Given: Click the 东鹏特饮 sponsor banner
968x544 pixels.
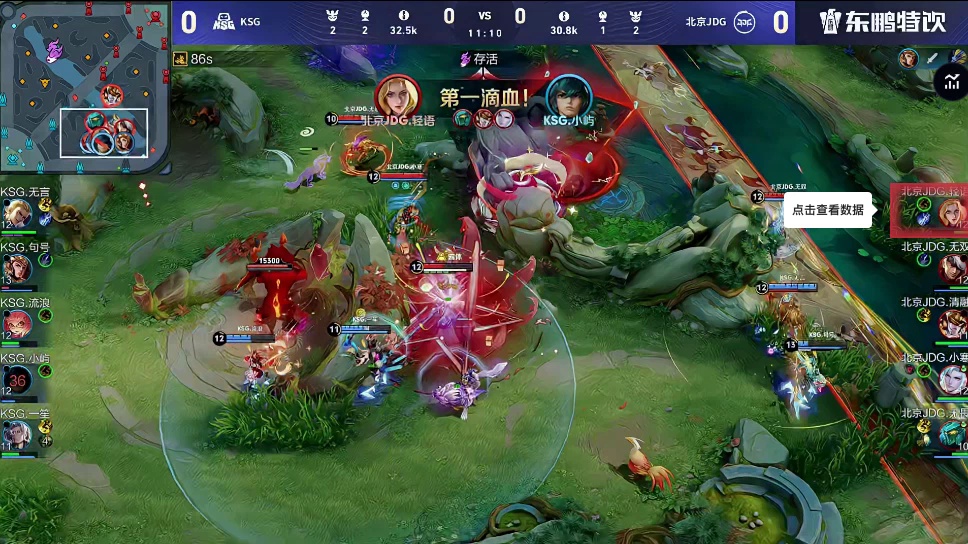Looking at the screenshot, I should coord(880,21).
